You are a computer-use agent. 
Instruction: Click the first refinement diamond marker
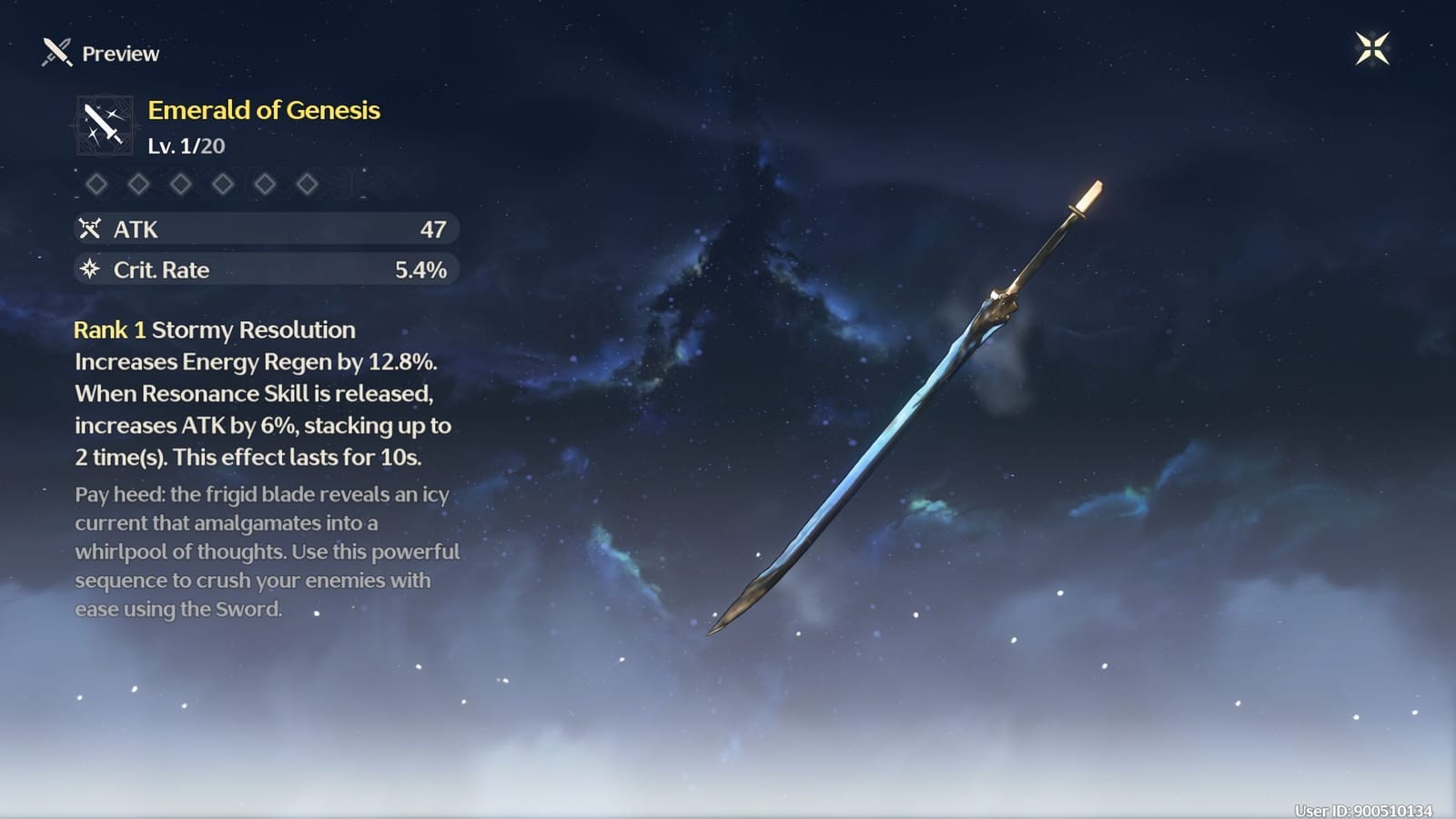click(x=97, y=185)
